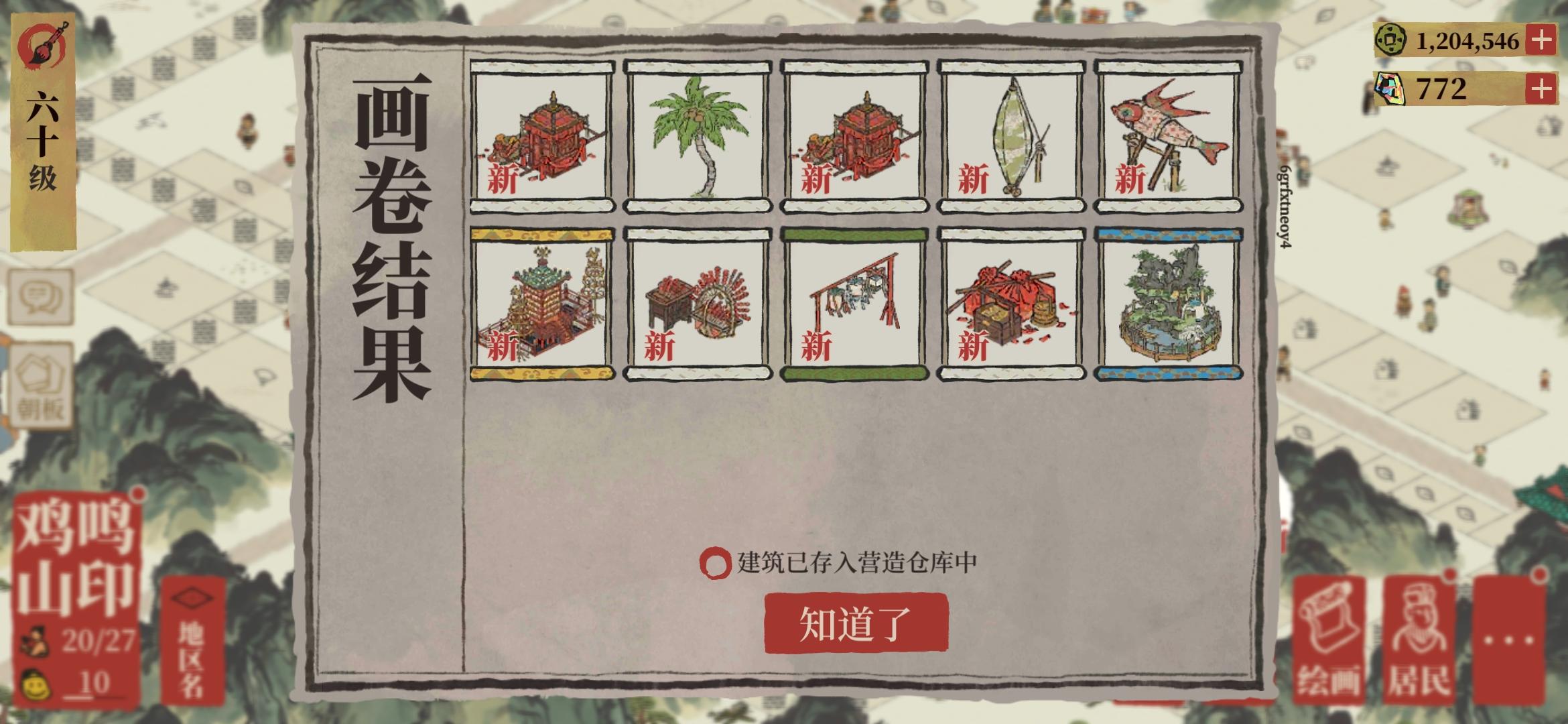Image resolution: width=1568 pixels, height=724 pixels.
Task: Open the 朝板 court board panel
Action: click(x=42, y=383)
